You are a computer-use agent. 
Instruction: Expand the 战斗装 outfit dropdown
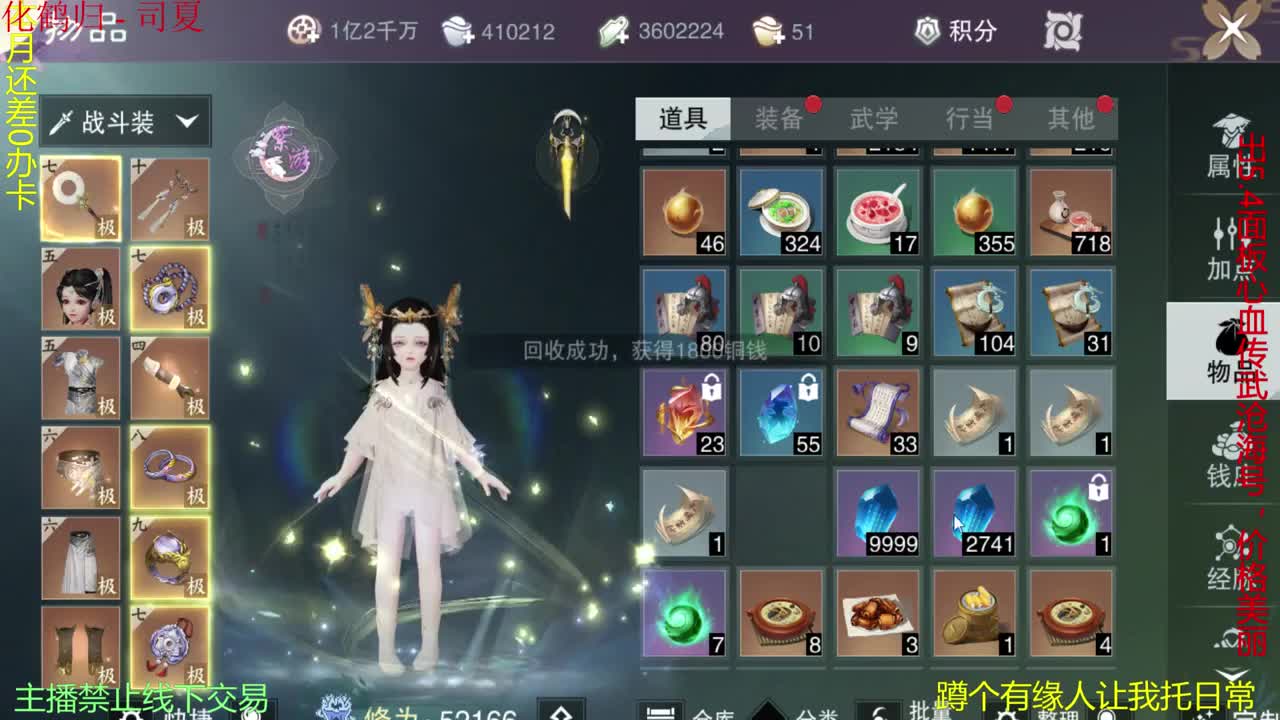(x=125, y=120)
